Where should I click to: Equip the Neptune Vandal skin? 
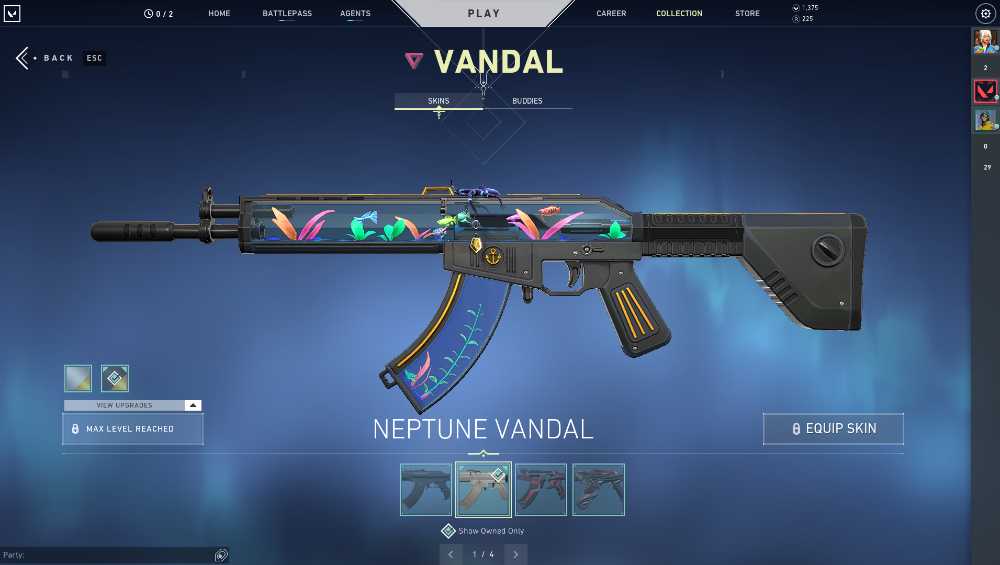click(x=833, y=429)
